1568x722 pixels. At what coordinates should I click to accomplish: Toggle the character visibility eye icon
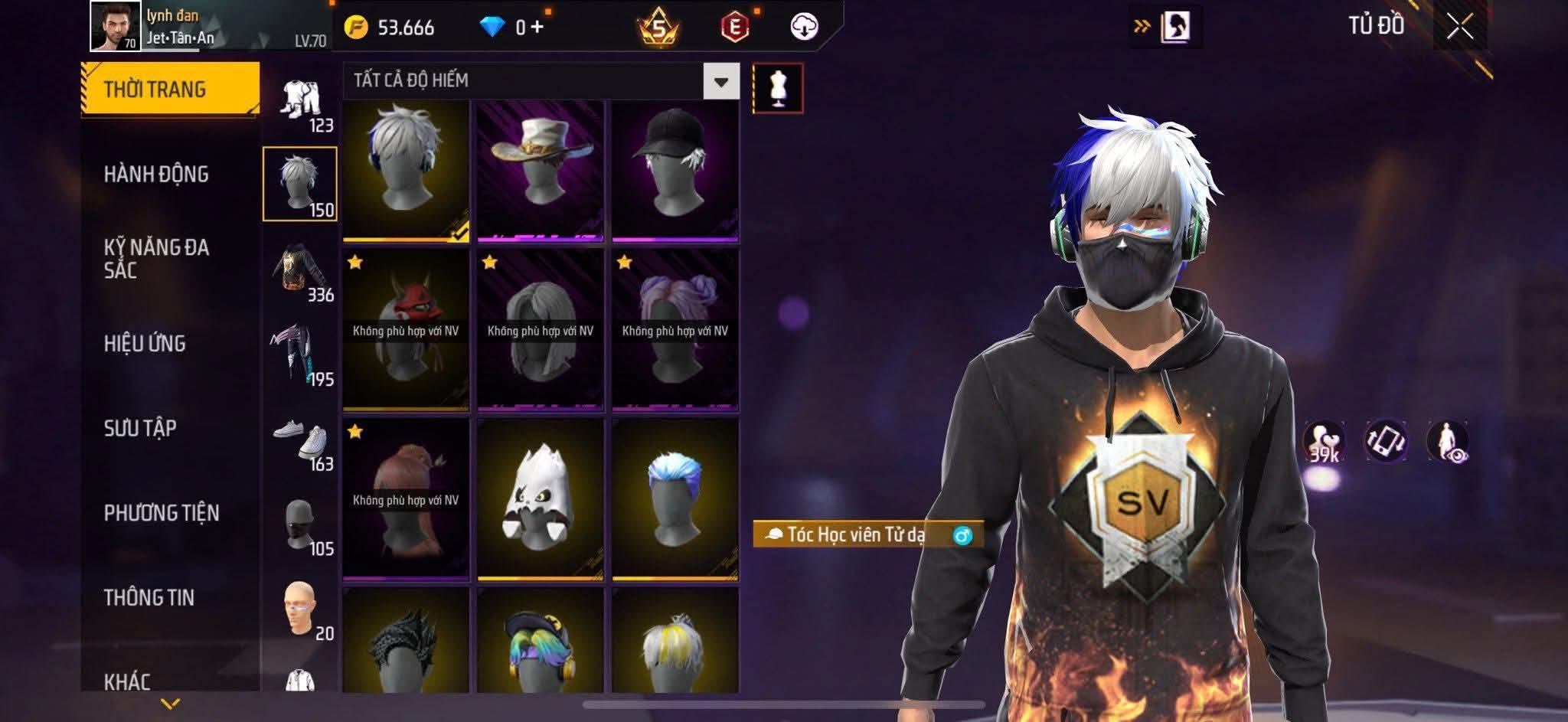[1447, 442]
